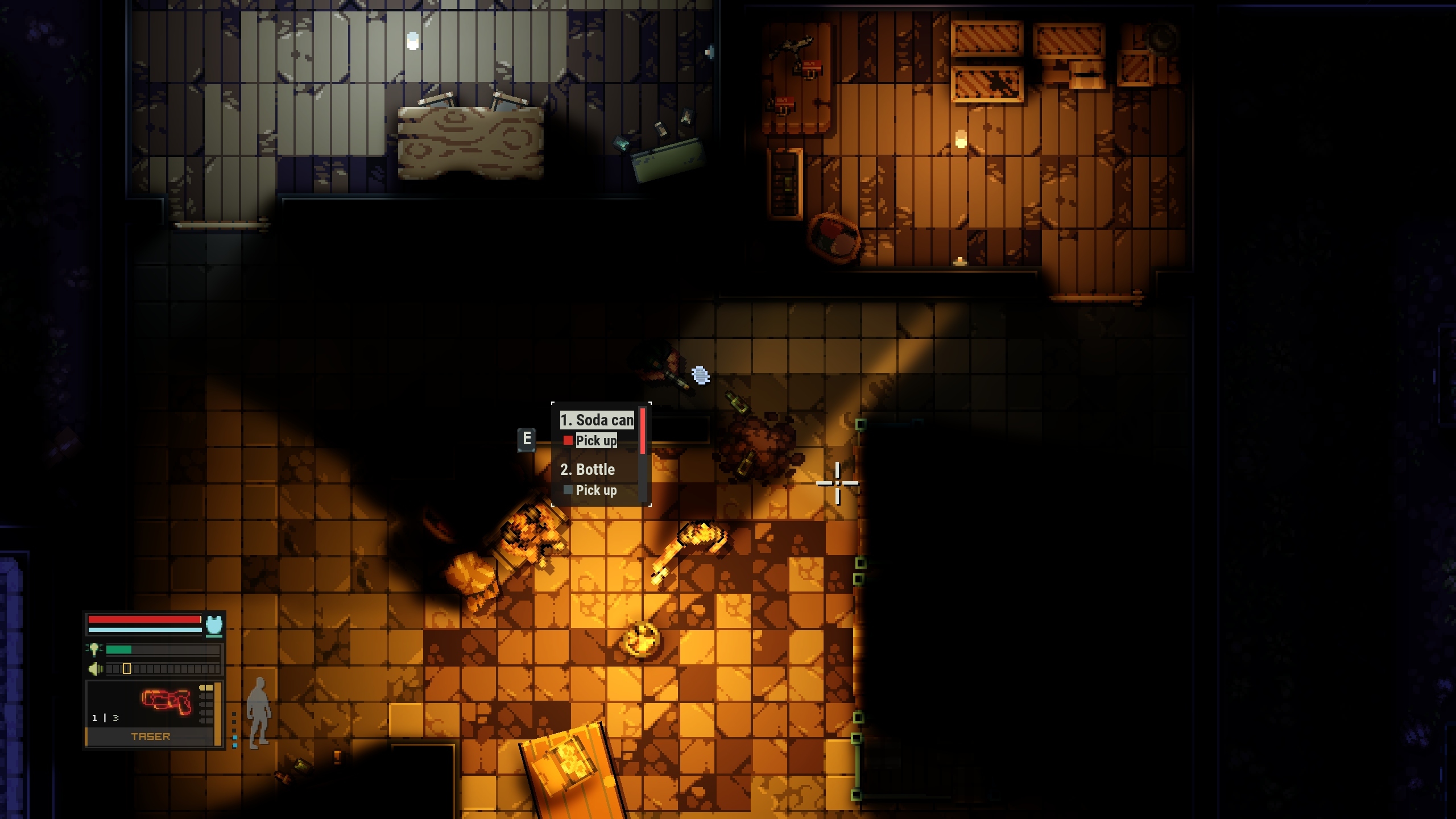
Task: Click the red square marker beside Soda can's Pick up
Action: (x=568, y=441)
